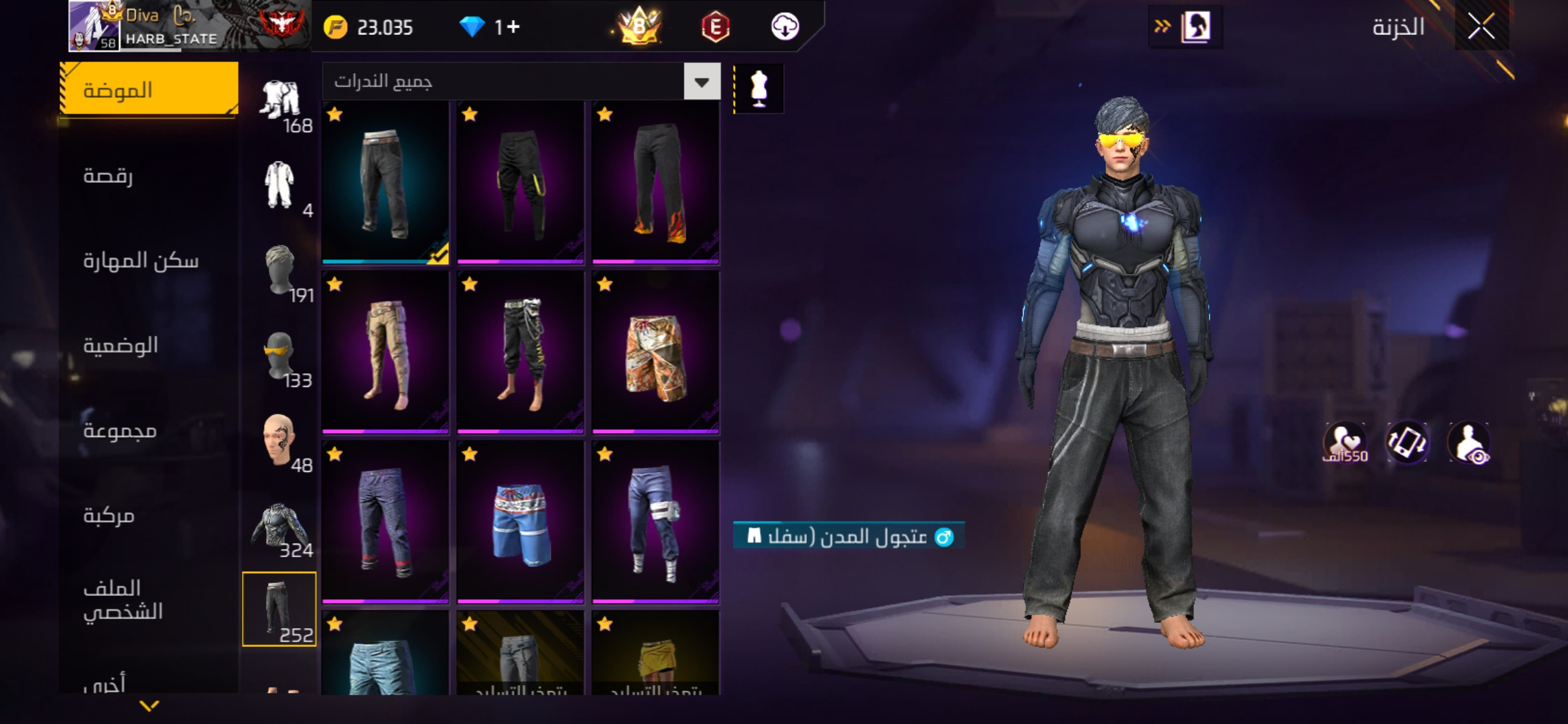Select the black pants with flame cuffs
Image resolution: width=1568 pixels, height=724 pixels.
click(655, 182)
